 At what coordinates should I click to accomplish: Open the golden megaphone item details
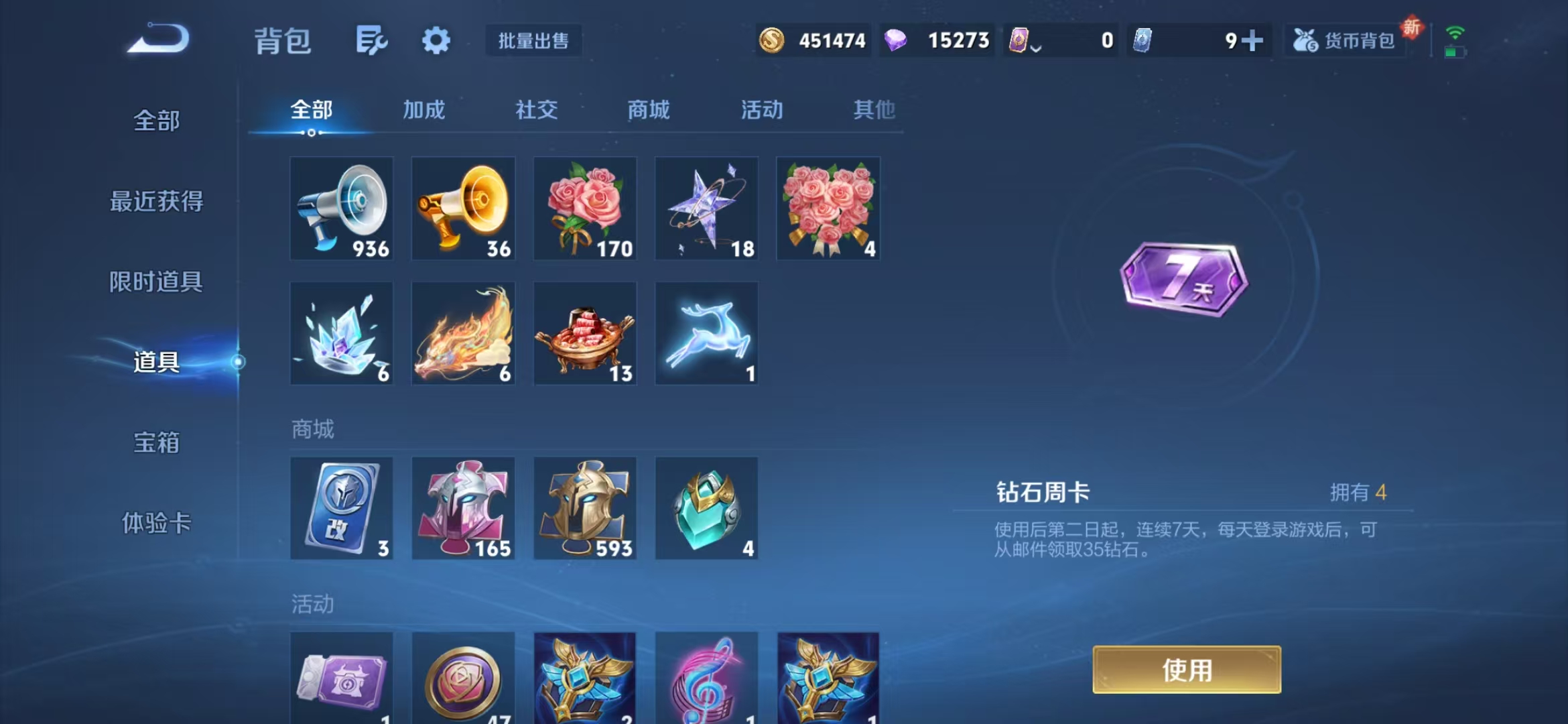(x=463, y=209)
